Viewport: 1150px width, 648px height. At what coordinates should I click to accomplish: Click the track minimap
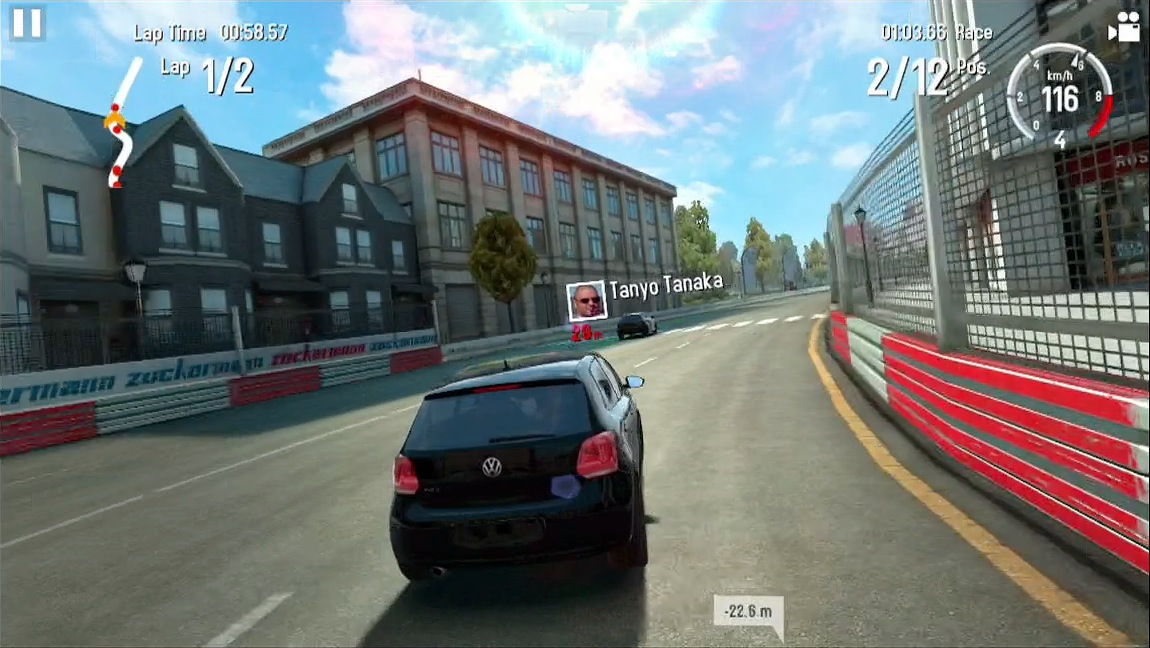(120, 124)
